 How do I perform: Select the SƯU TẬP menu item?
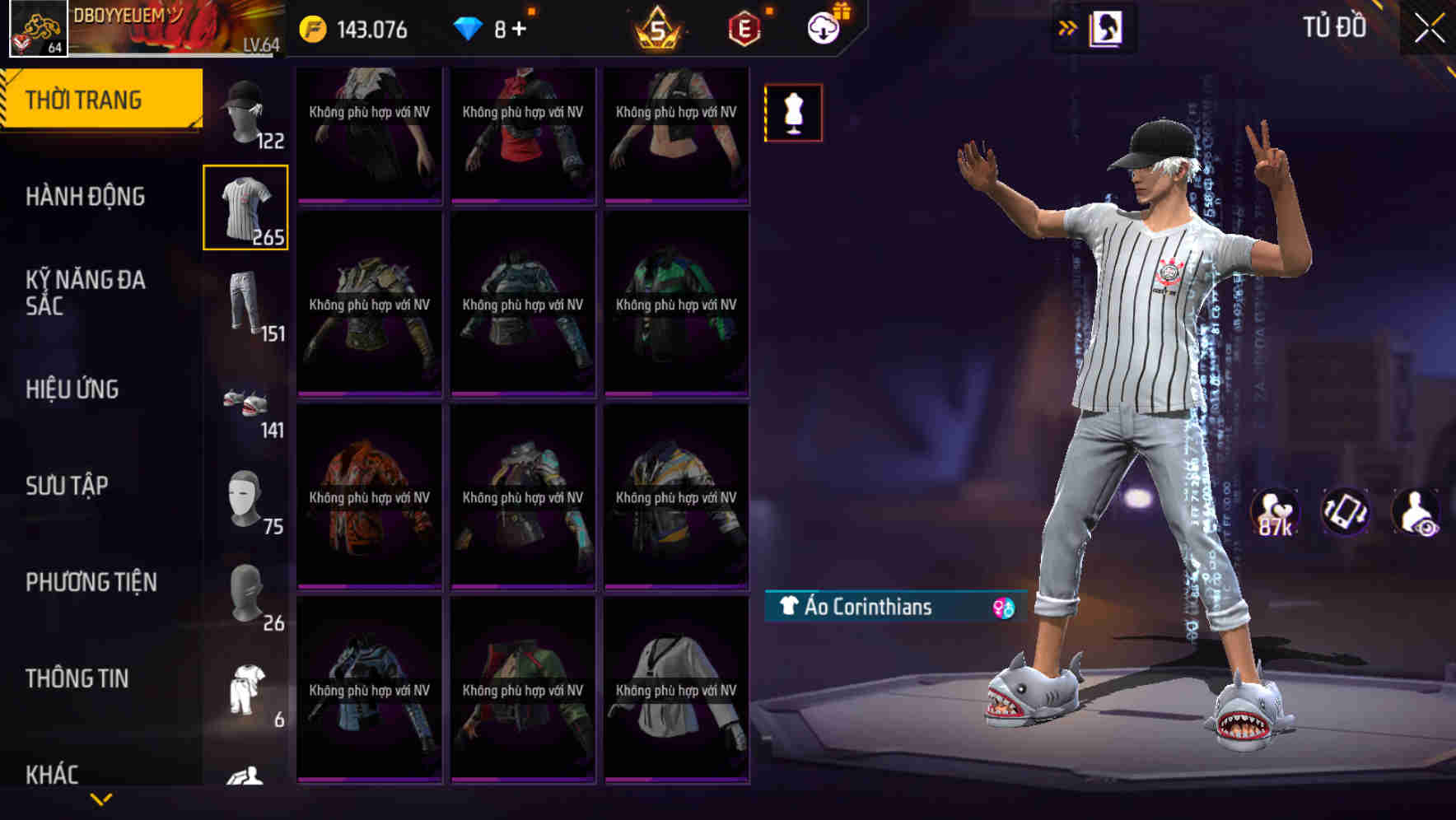tap(68, 486)
